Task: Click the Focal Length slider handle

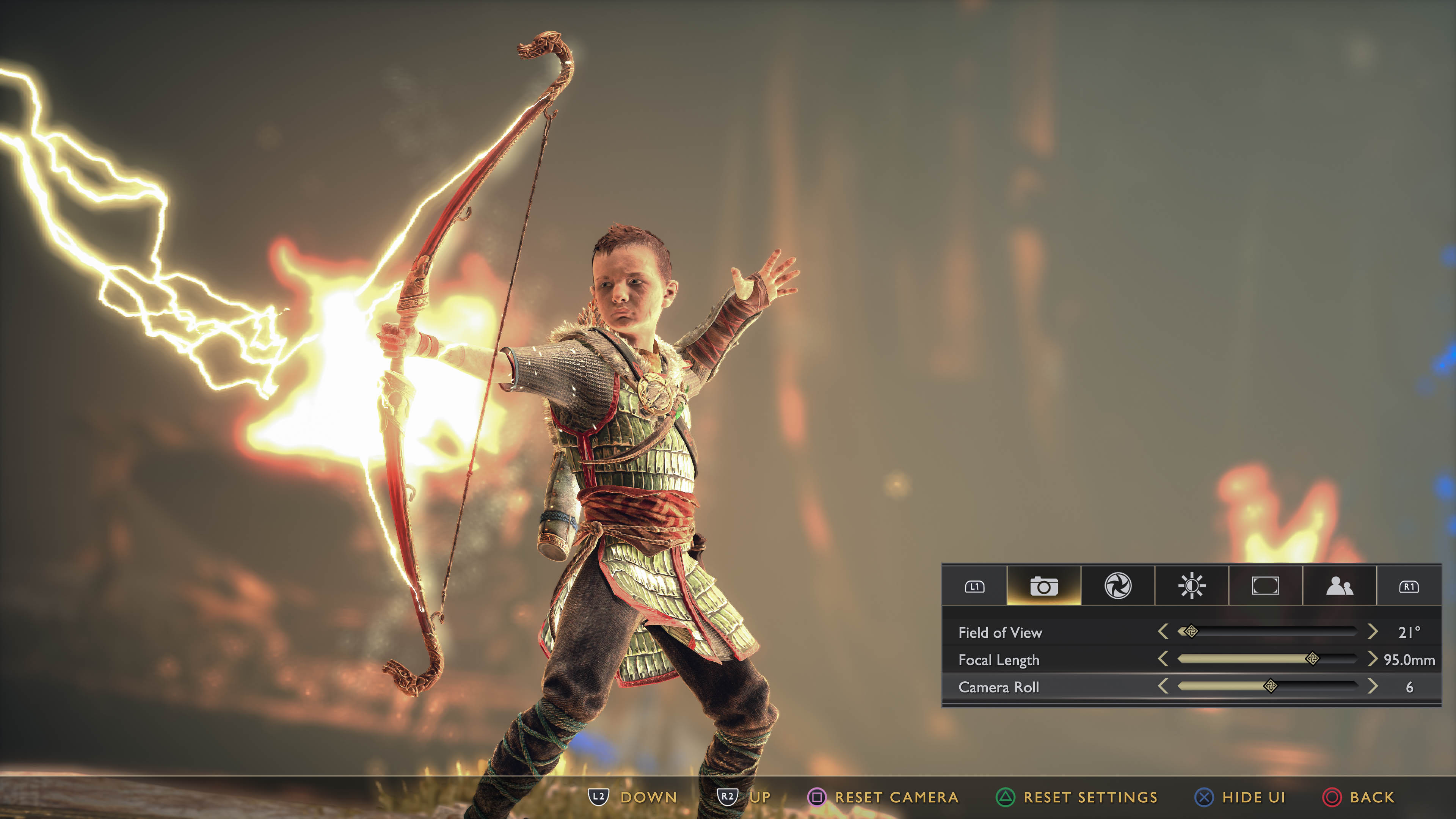Action: pos(1312,659)
